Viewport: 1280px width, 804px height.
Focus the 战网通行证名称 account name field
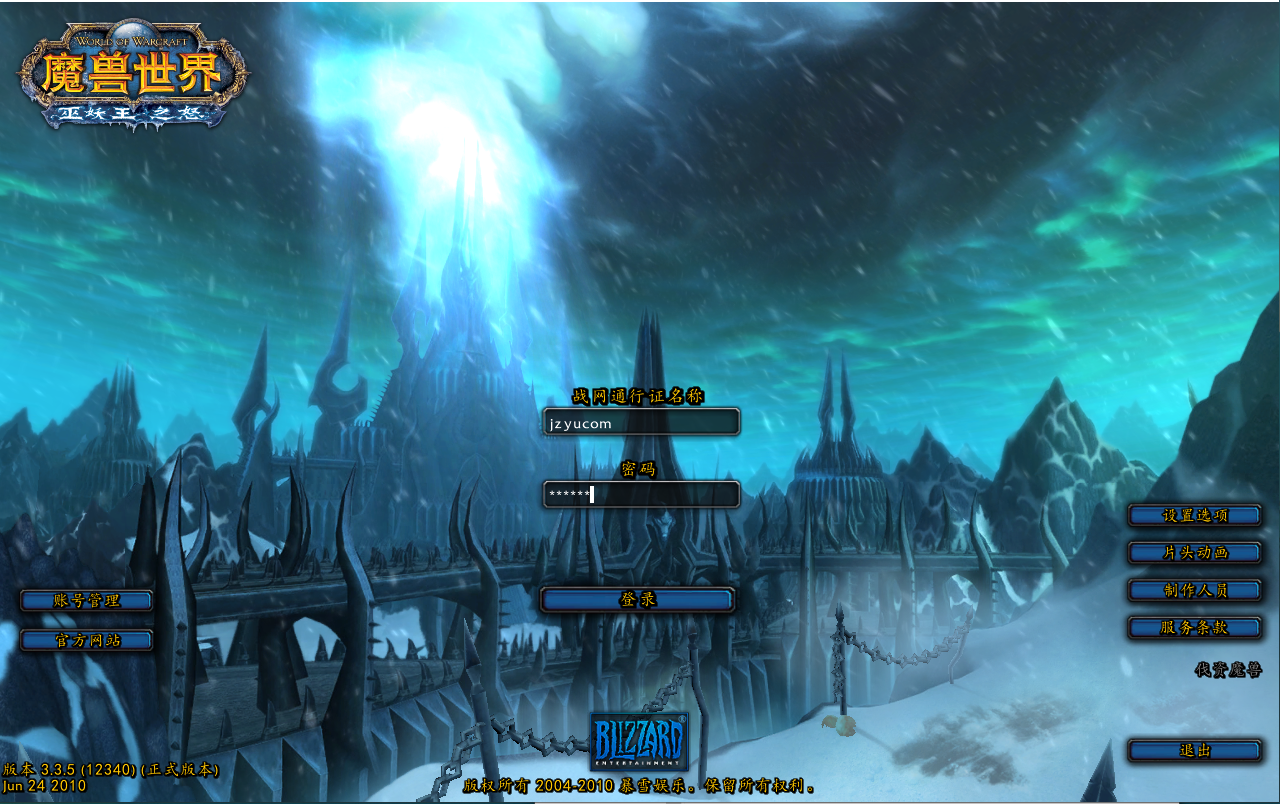coord(641,422)
